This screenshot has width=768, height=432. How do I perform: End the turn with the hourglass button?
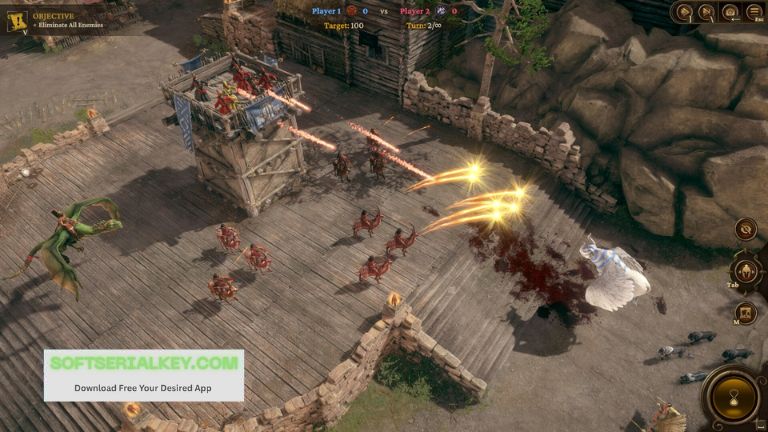tap(734, 397)
